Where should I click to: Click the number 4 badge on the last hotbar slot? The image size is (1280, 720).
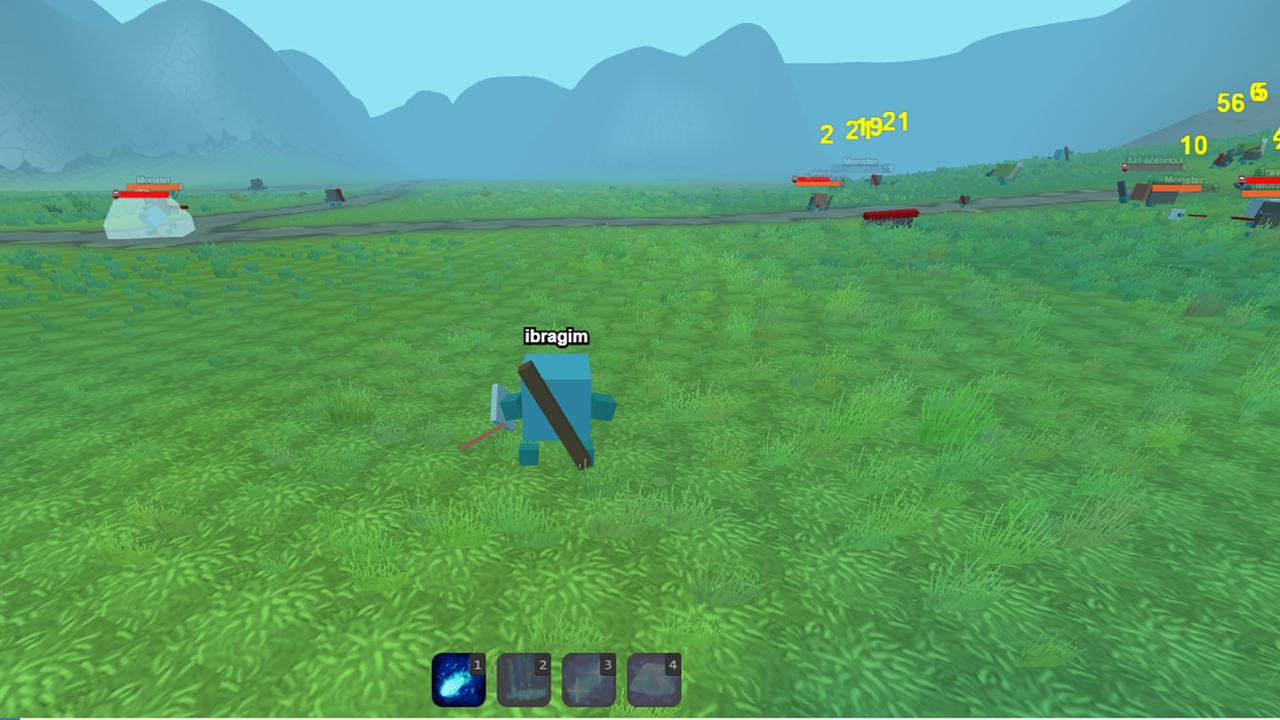(672, 664)
